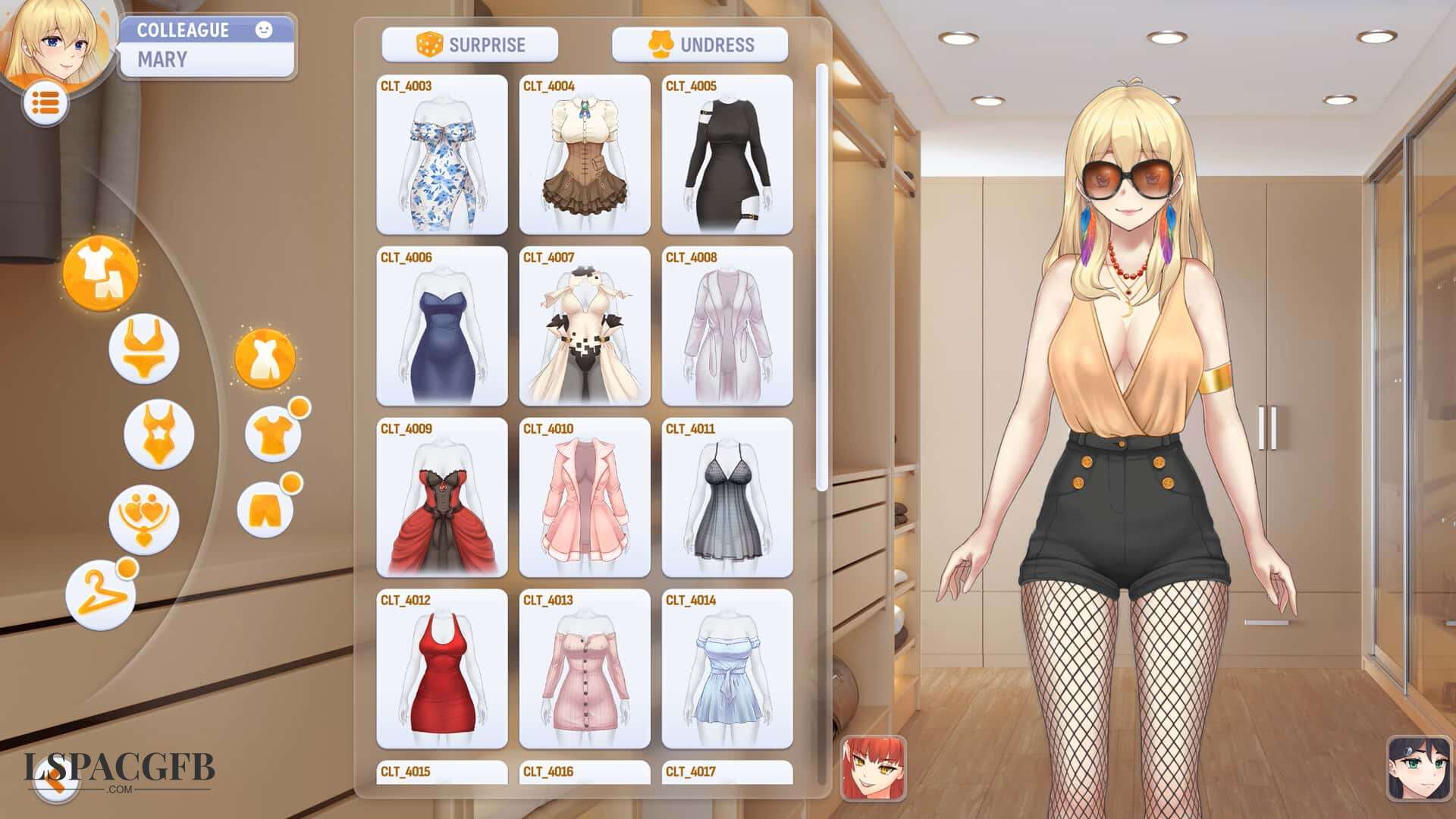Screen dimensions: 1456x819
Task: Click the Surprise button
Action: pyautogui.click(x=470, y=44)
